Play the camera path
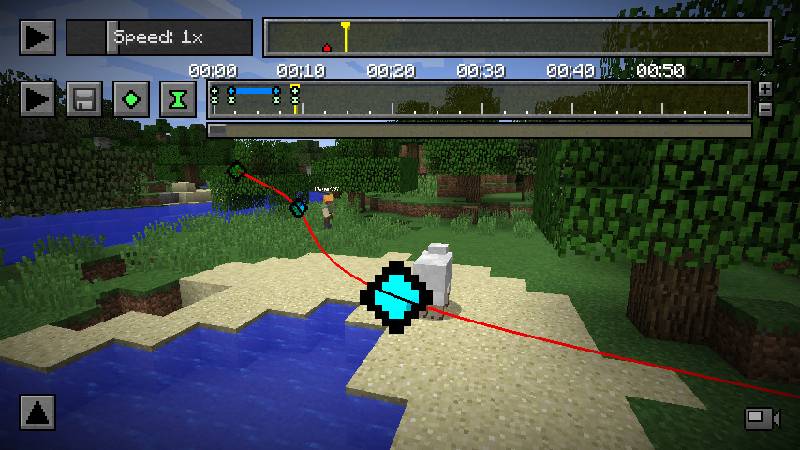800x450 pixels. [x=37, y=100]
